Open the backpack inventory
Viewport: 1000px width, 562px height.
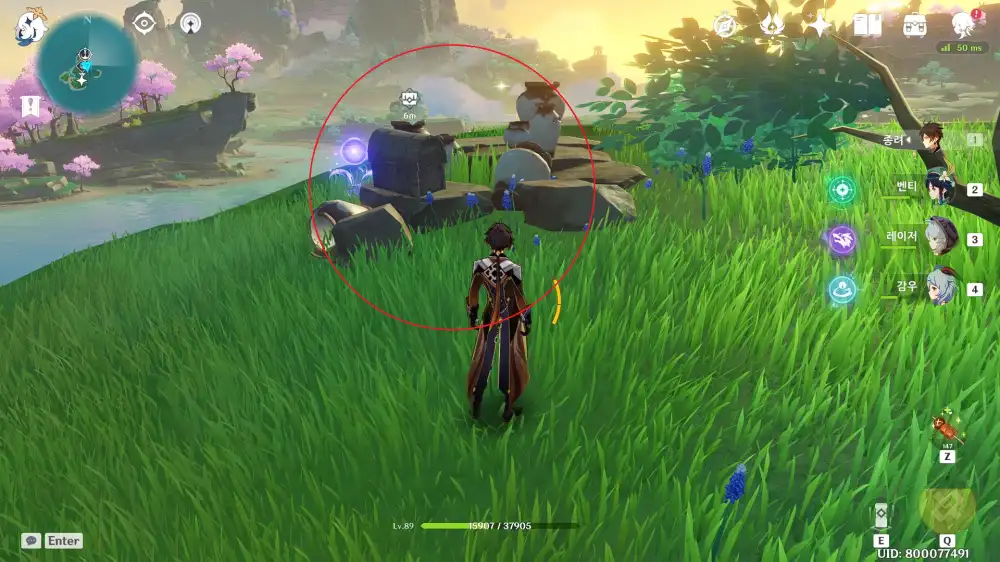click(x=915, y=26)
